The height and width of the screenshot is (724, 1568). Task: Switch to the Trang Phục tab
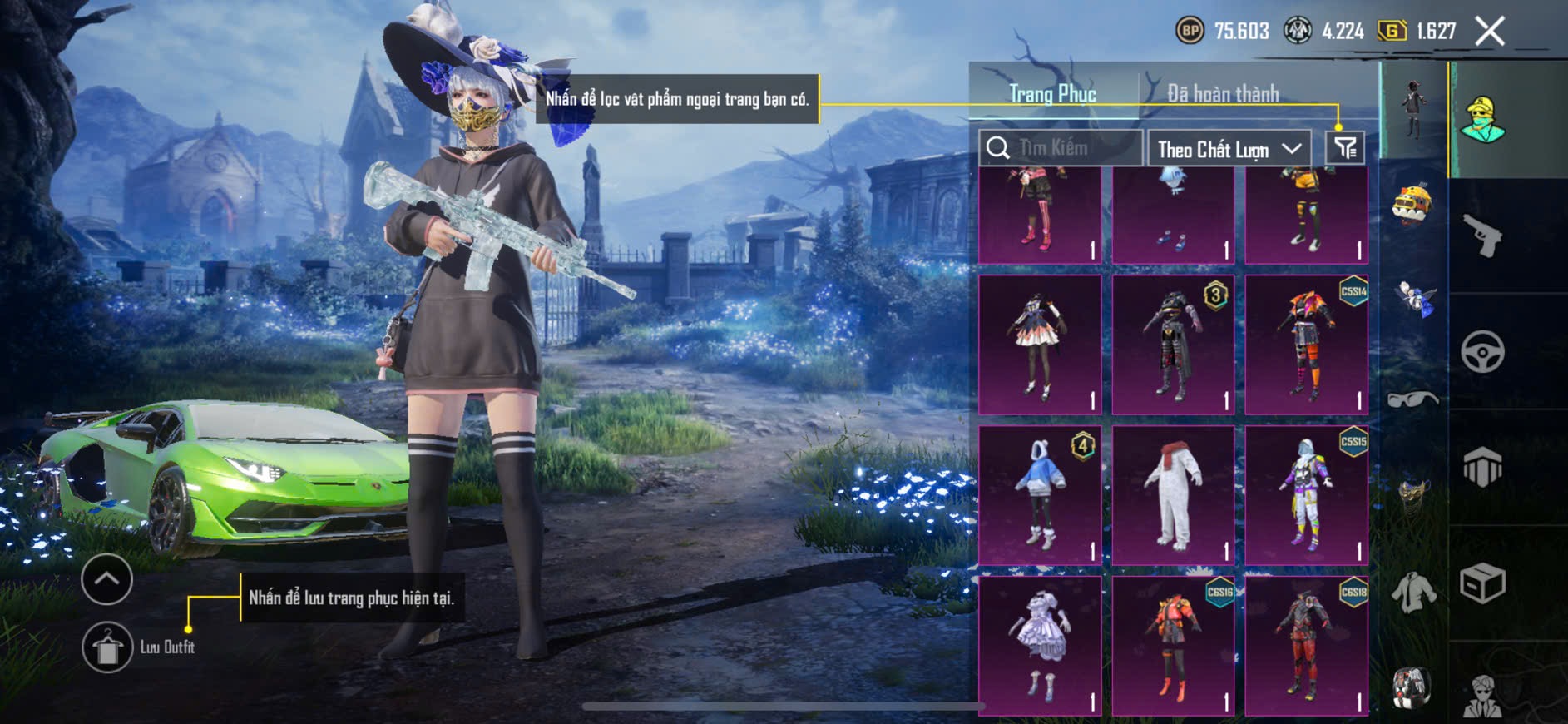click(x=1052, y=94)
